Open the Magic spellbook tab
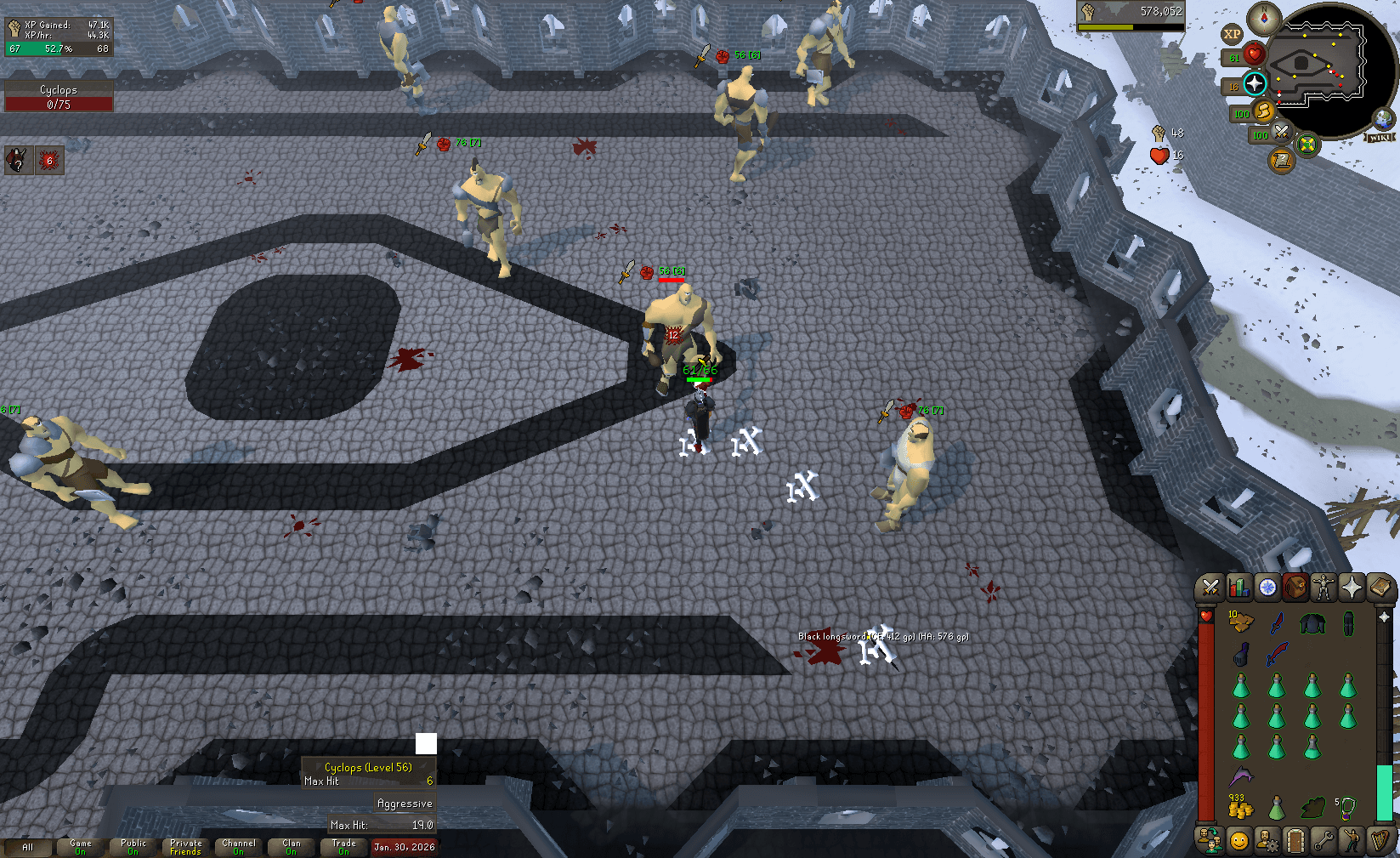This screenshot has height=858, width=1400. pyautogui.click(x=1379, y=585)
